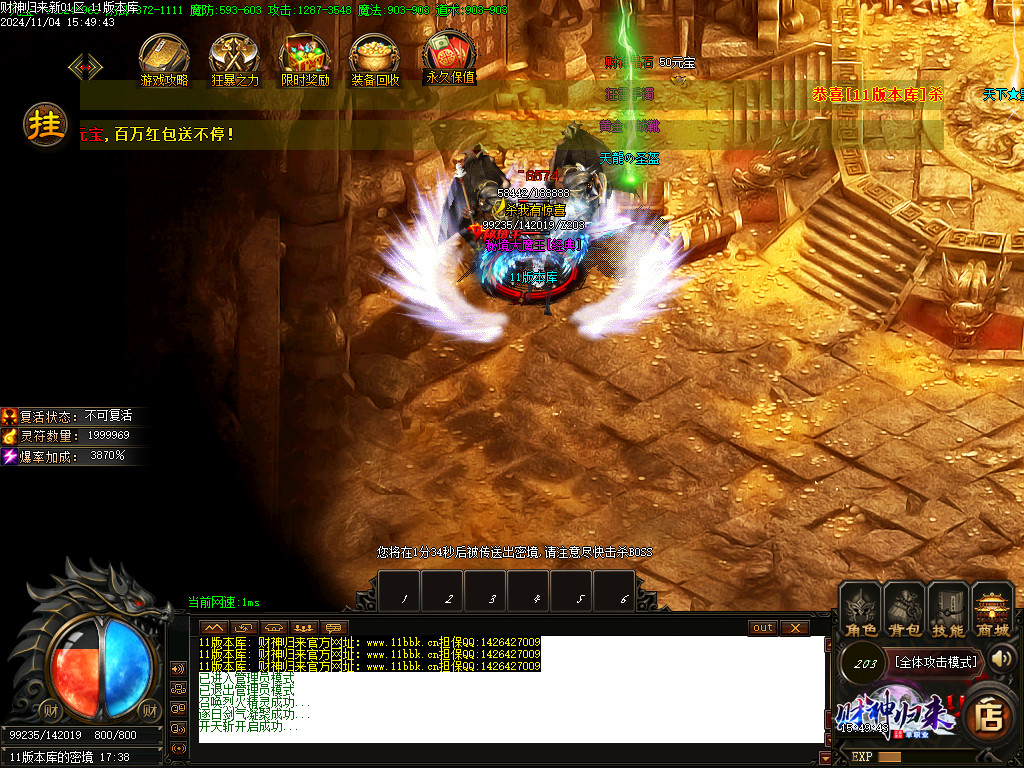The image size is (1024, 768).
Task: Close the chat panel with X
Action: pos(795,628)
